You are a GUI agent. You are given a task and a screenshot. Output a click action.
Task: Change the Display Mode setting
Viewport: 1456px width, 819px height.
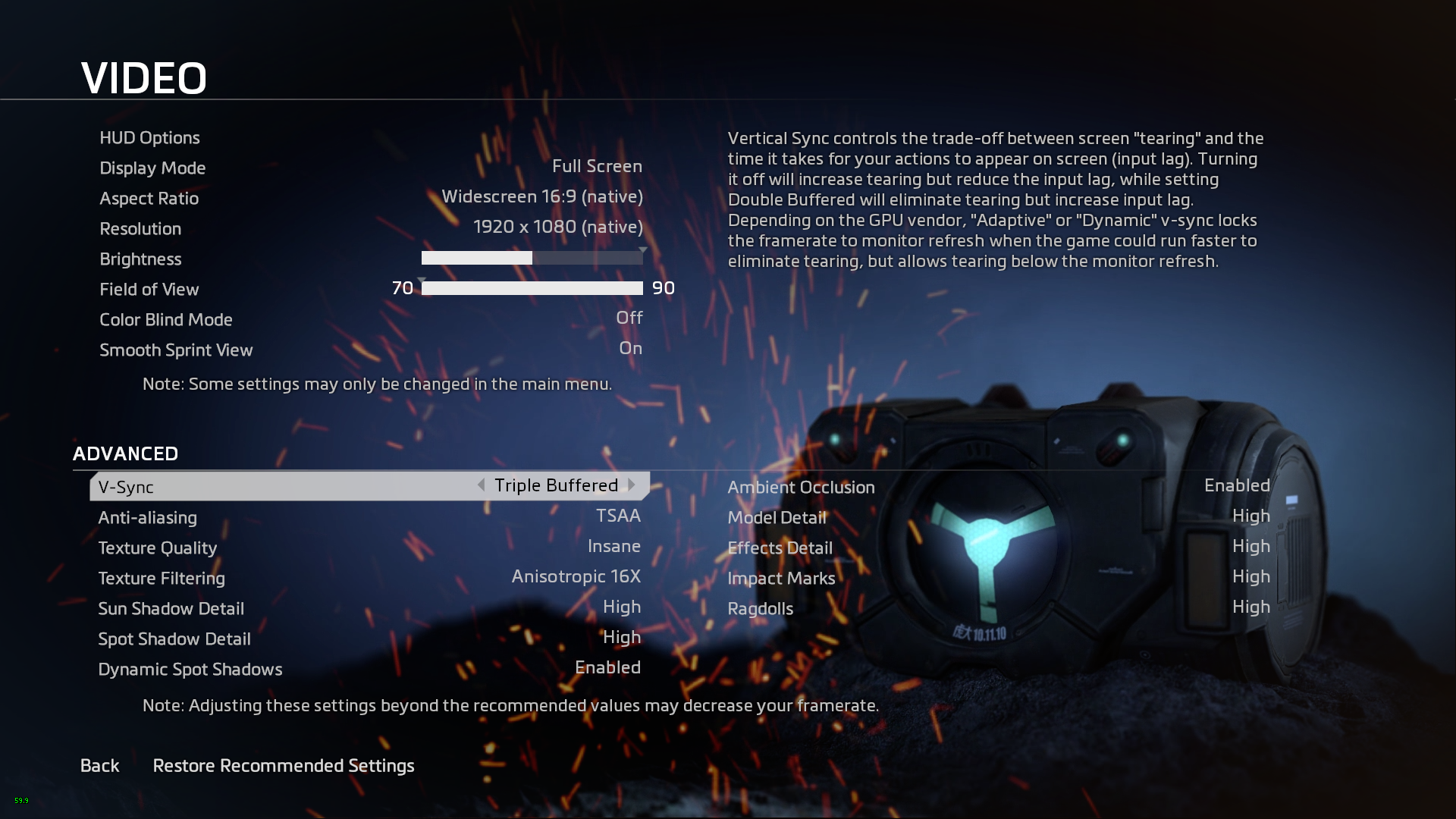pyautogui.click(x=597, y=167)
